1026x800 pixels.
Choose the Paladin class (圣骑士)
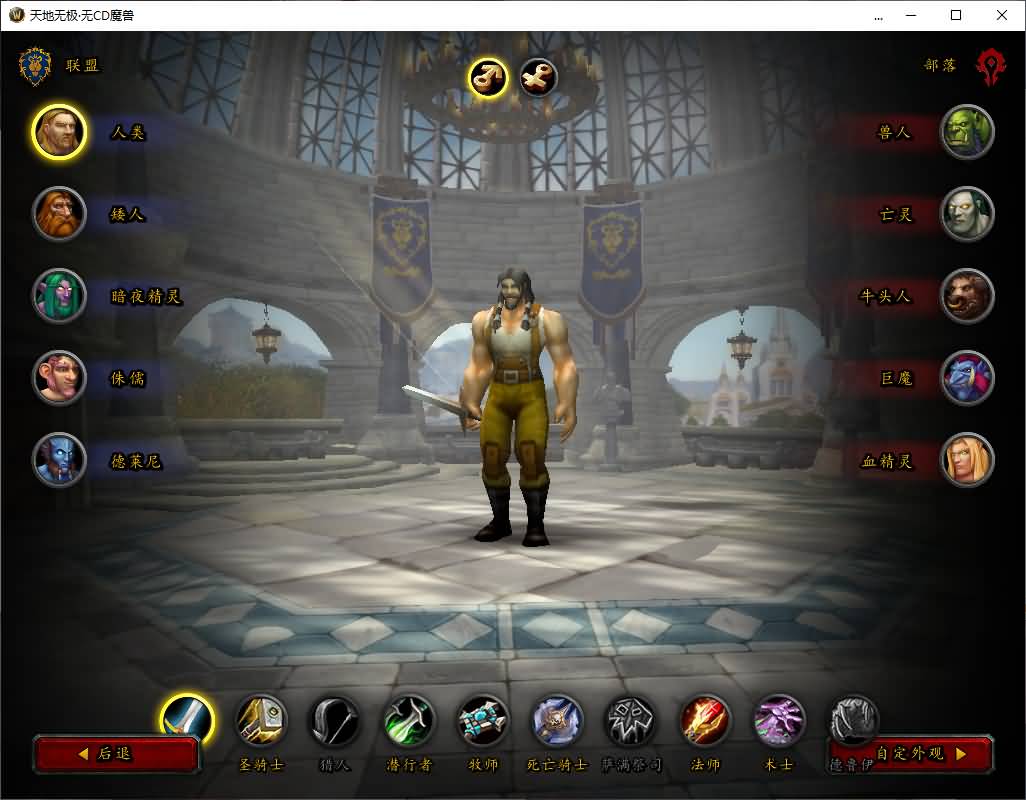pyautogui.click(x=261, y=720)
